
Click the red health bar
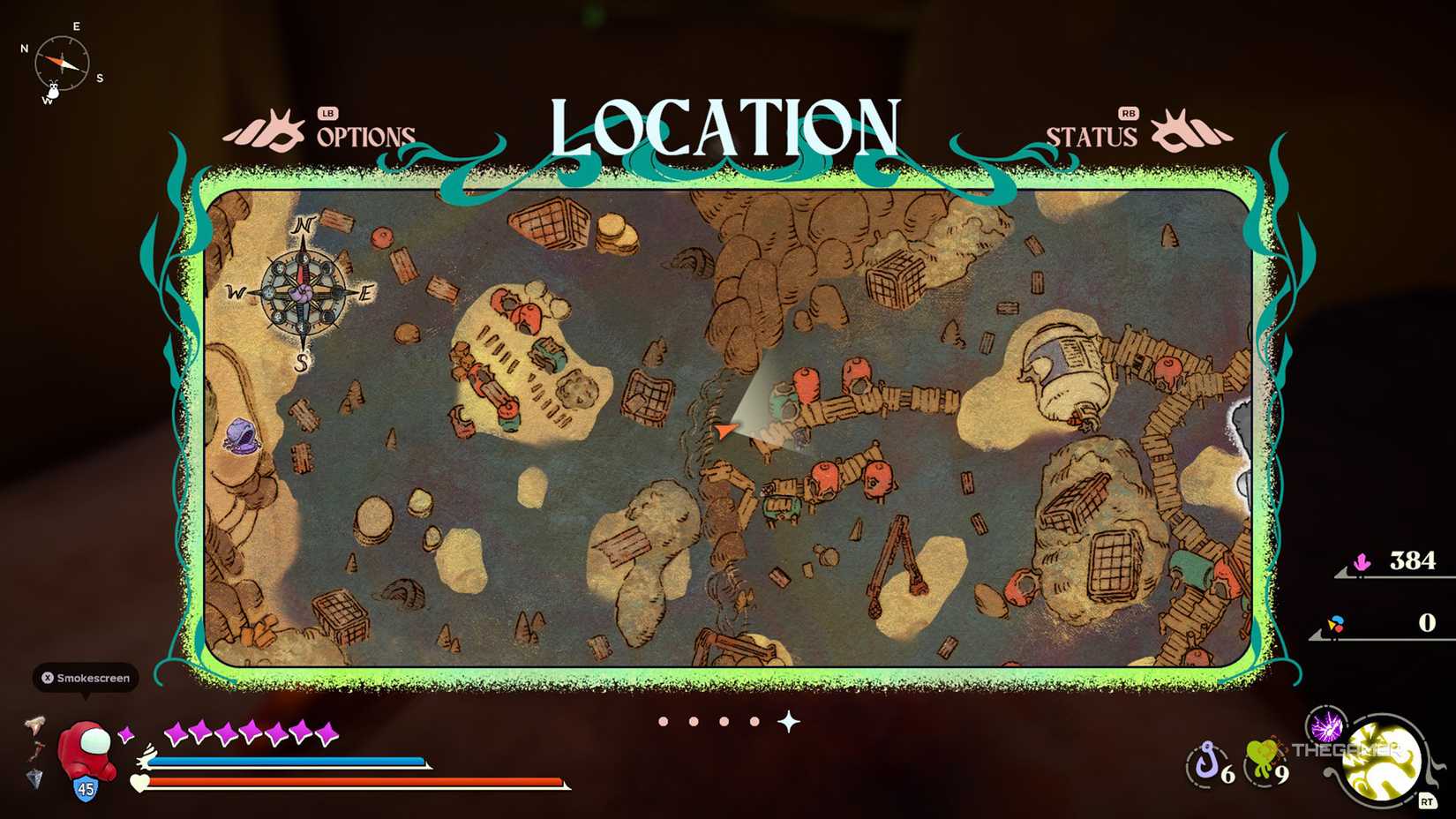353,782
